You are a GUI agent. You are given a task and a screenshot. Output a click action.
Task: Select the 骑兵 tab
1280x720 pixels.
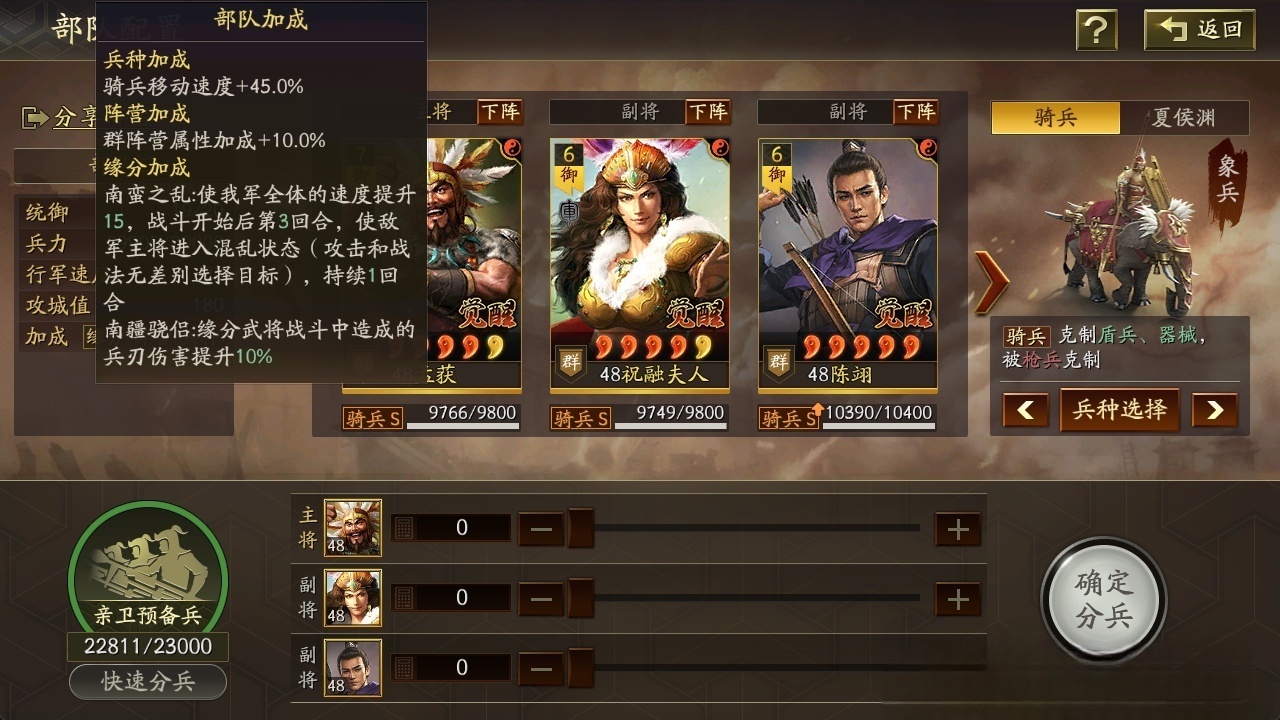click(1055, 118)
